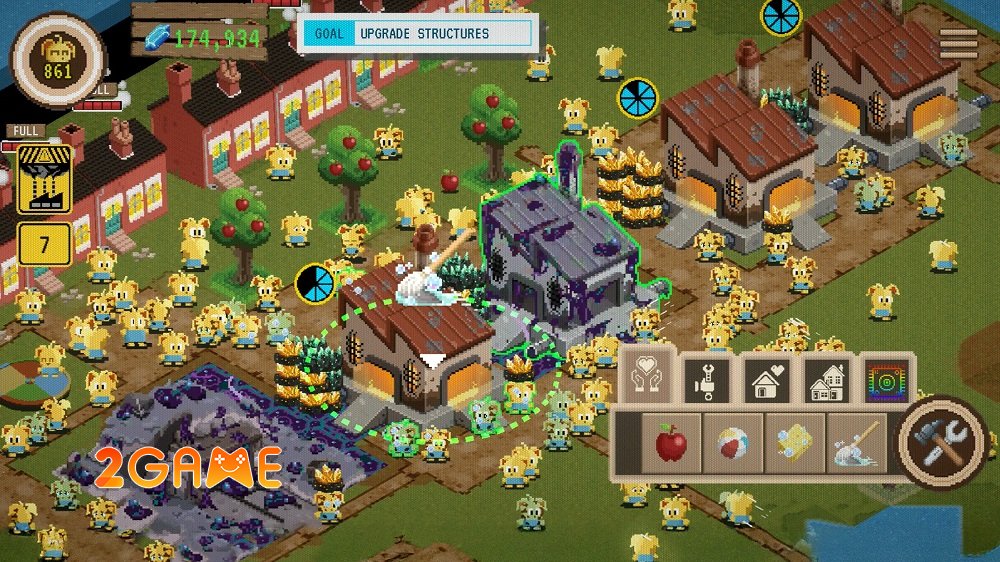Choose the beach ball item

point(733,443)
